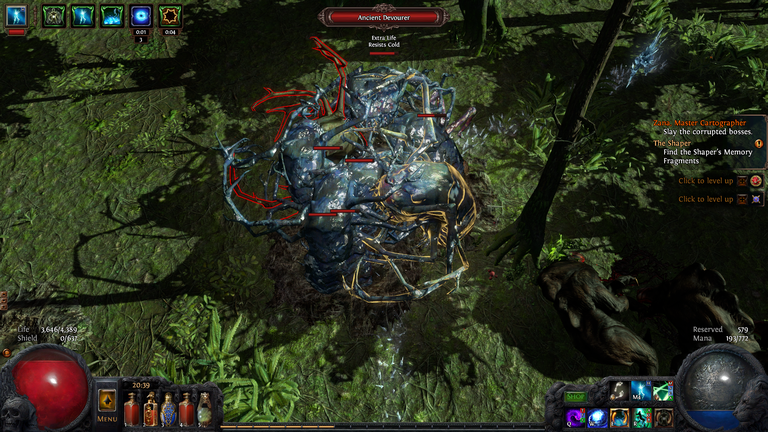Click the orange spiked ring buff icon
Screen dimensions: 768x432
[170, 15]
